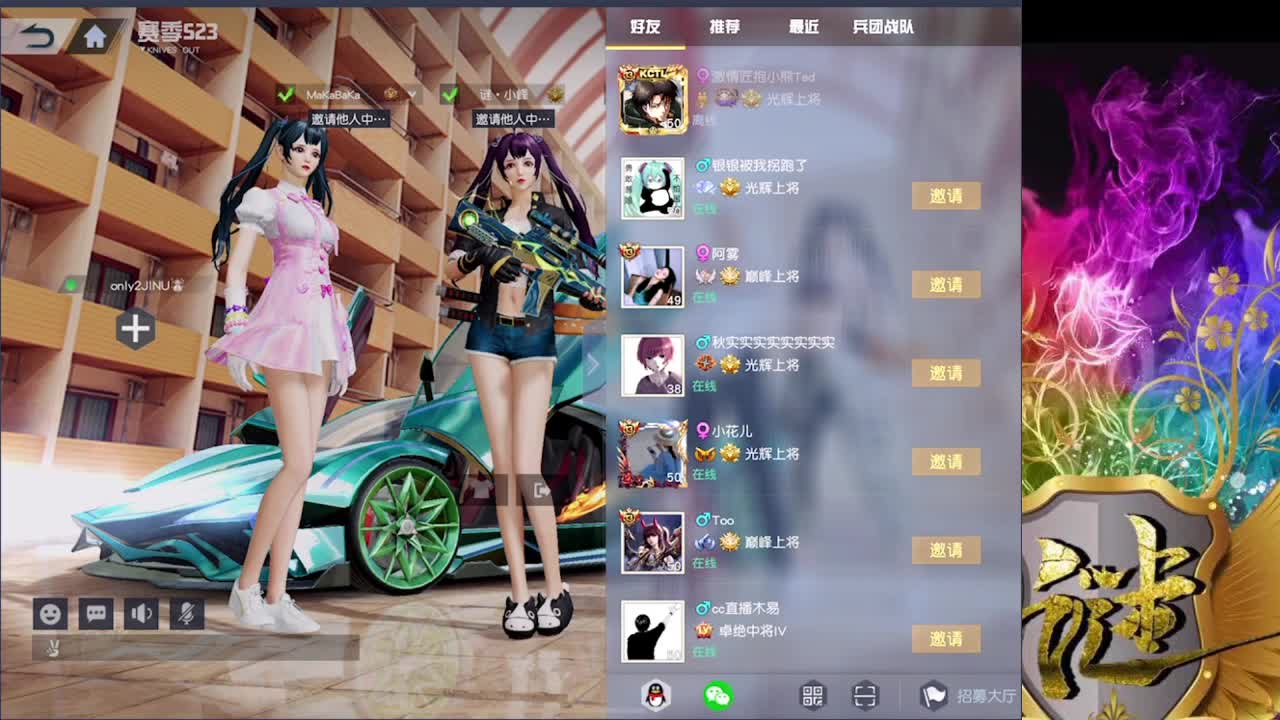Open the chat message icon
The image size is (1280, 720).
point(96,614)
